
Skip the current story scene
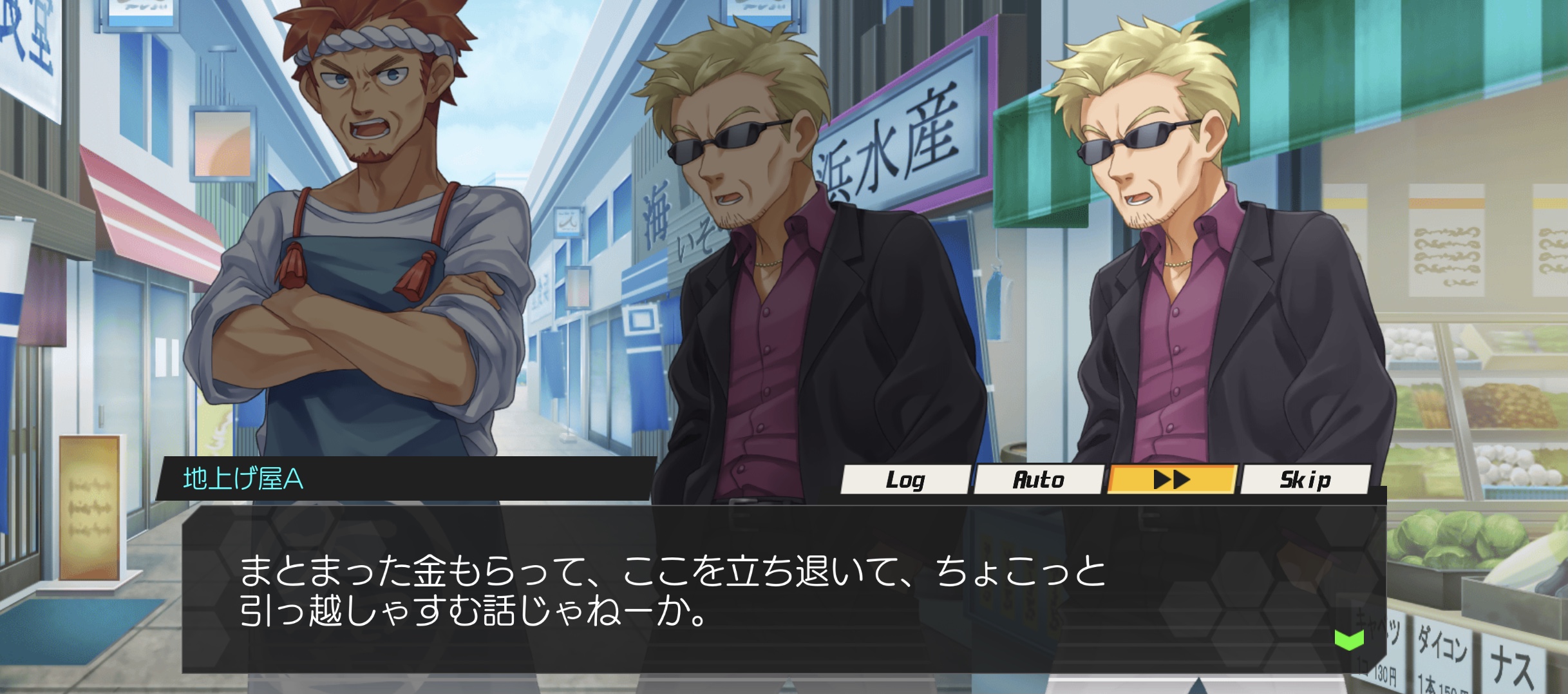[x=1305, y=479]
